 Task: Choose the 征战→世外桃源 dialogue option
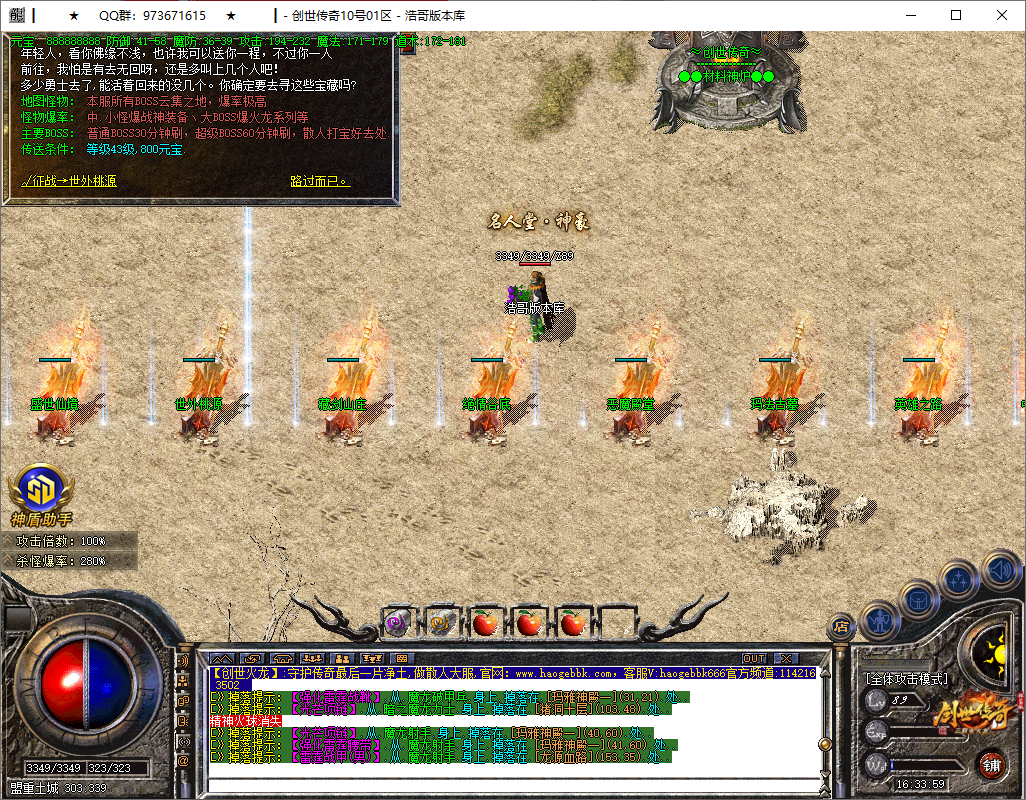69,181
